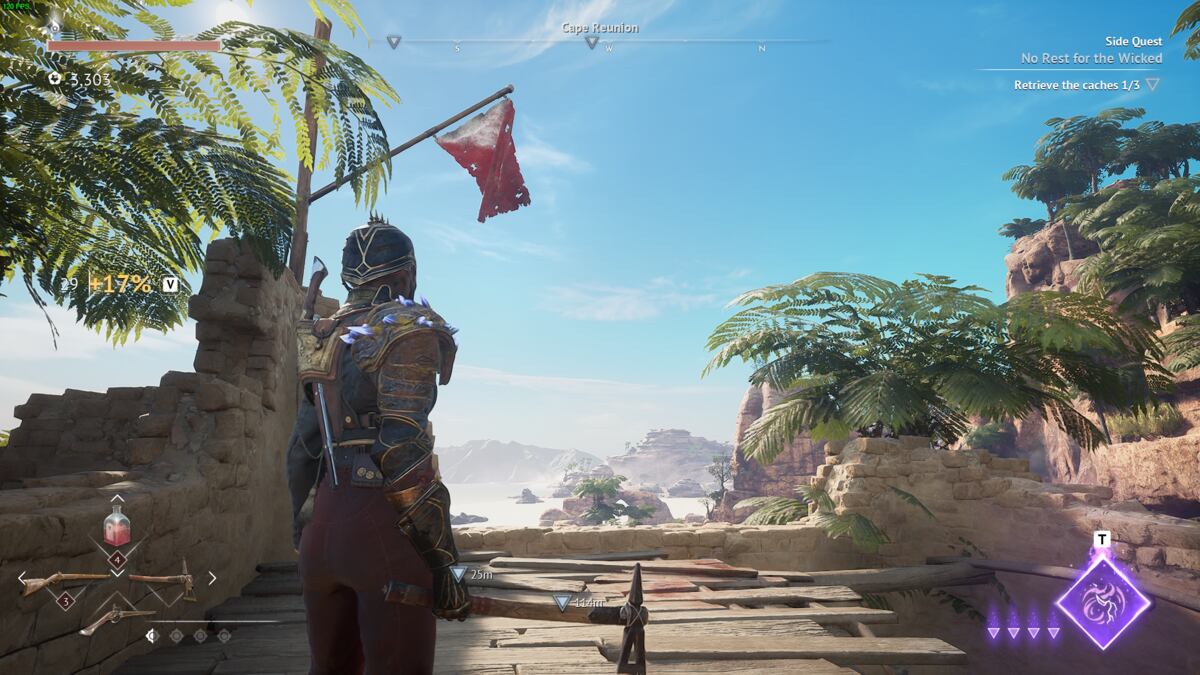Open the No Rest for the Wicked quest tracker
This screenshot has height=675, width=1200.
1091,58
